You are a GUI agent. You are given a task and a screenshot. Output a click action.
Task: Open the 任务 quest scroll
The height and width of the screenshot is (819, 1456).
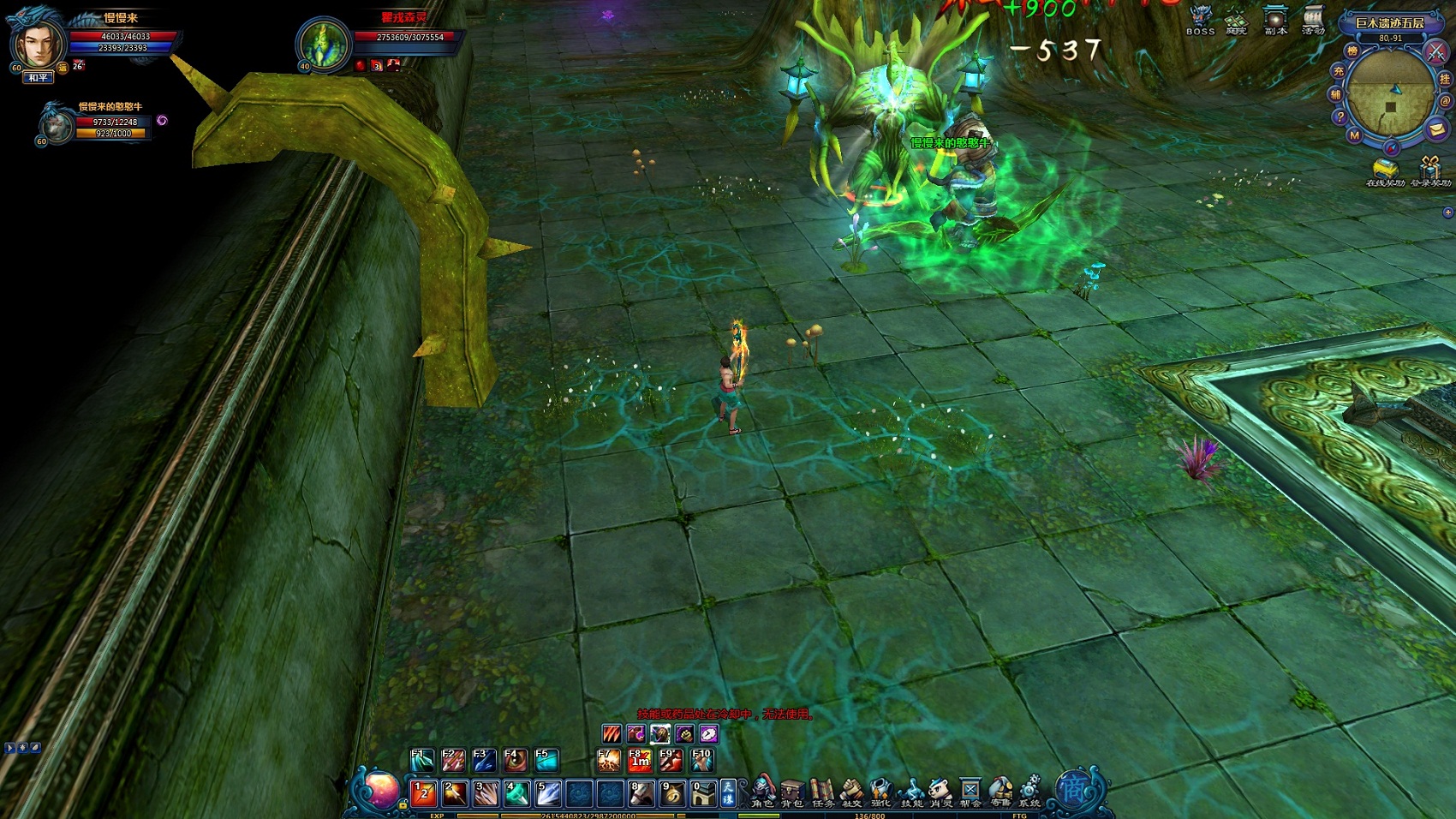(822, 792)
